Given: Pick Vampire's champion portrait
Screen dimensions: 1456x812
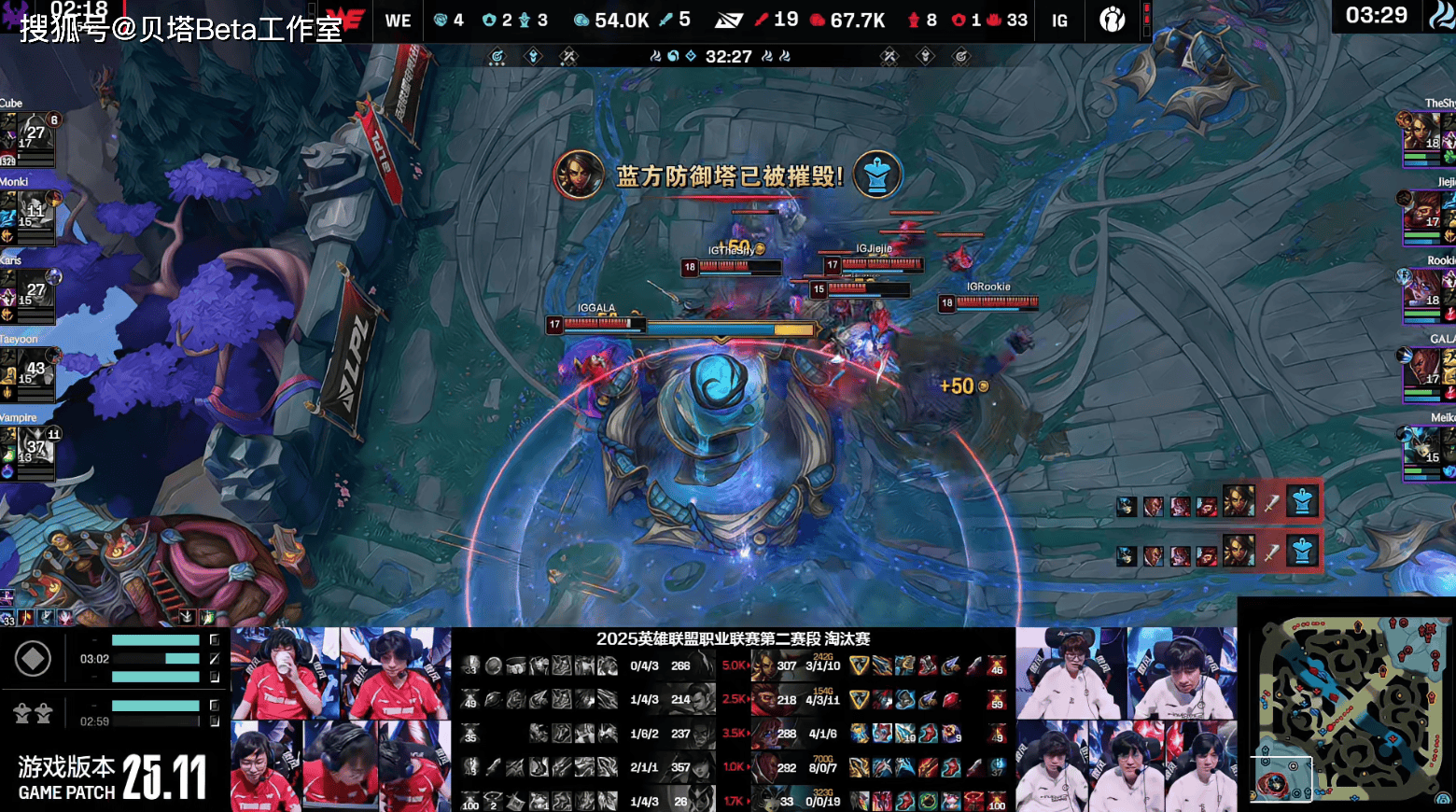Looking at the screenshot, I should coord(26,450).
